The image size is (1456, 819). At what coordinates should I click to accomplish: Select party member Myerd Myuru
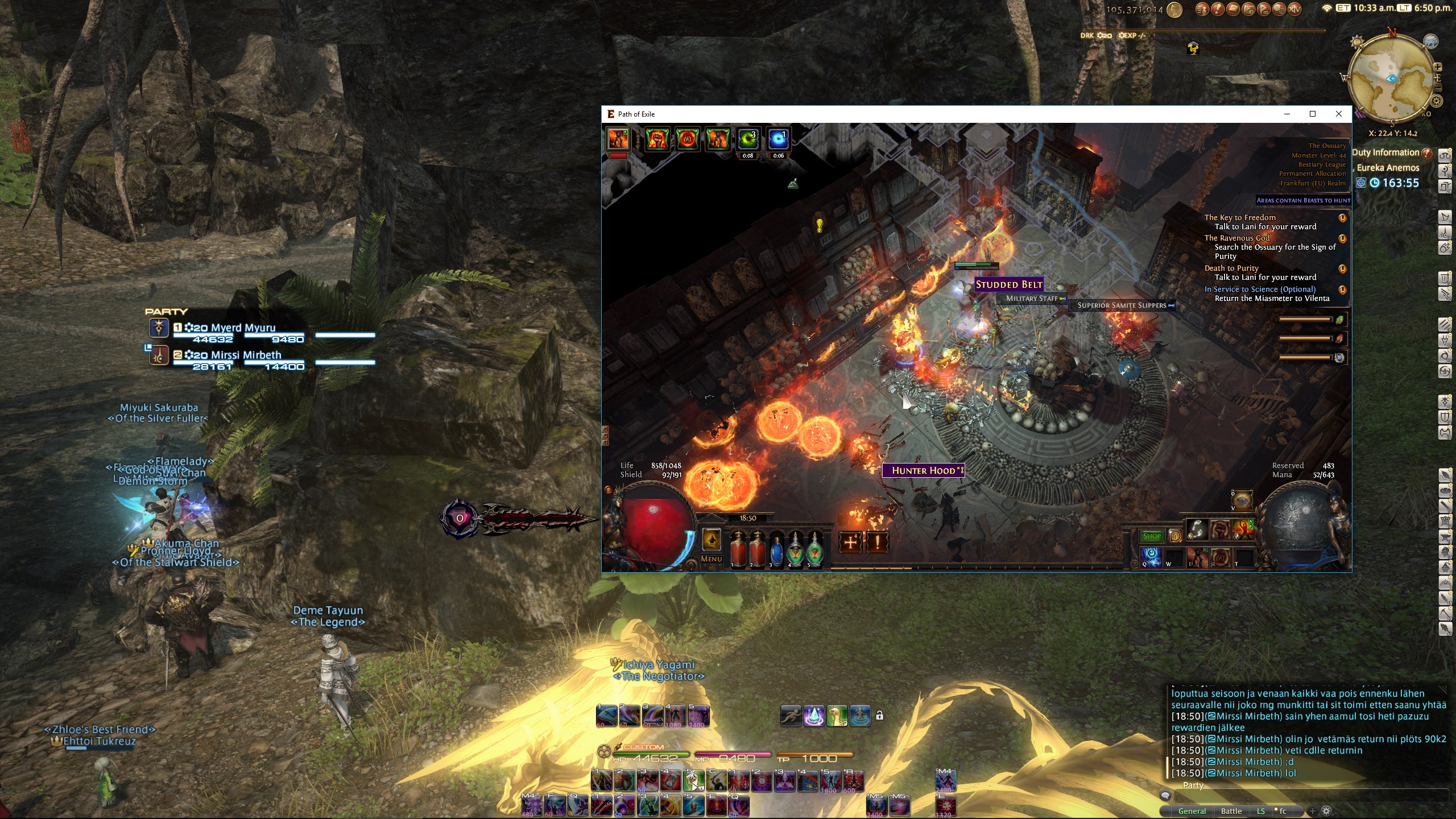(243, 328)
